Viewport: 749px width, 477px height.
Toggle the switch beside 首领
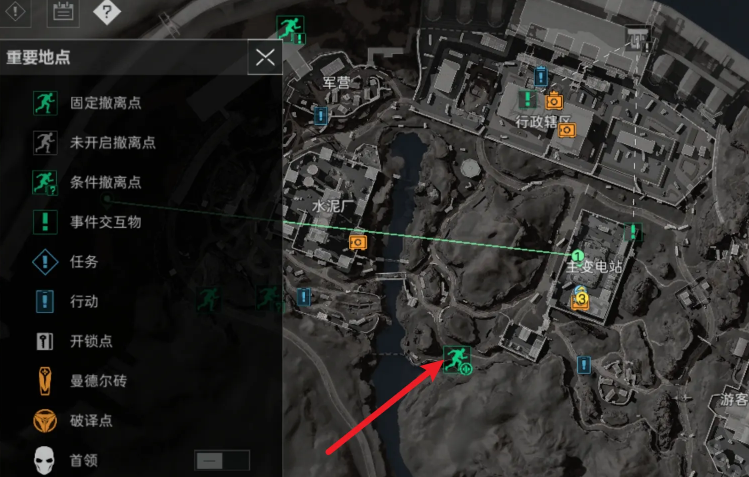221,460
